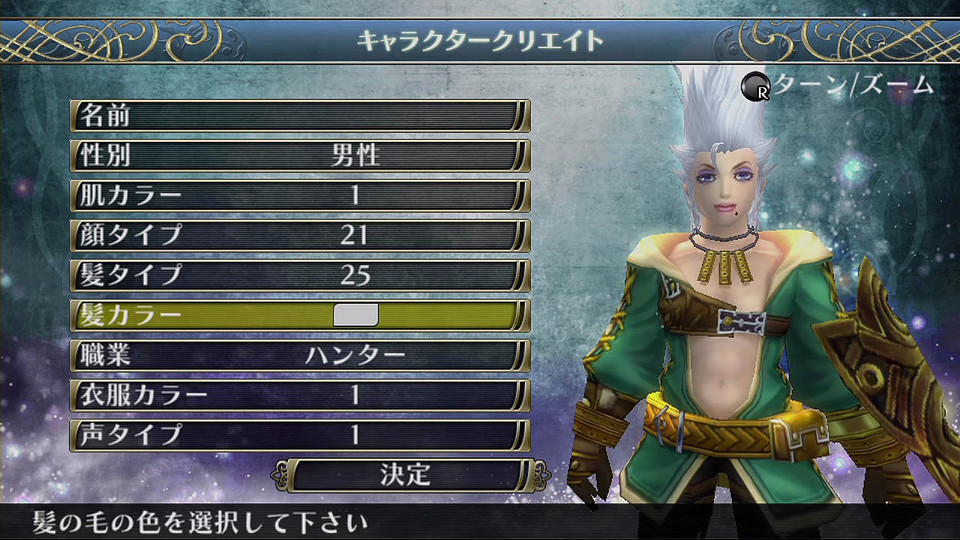Select the 名前 name entry row
960x540 pixels.
(x=300, y=115)
